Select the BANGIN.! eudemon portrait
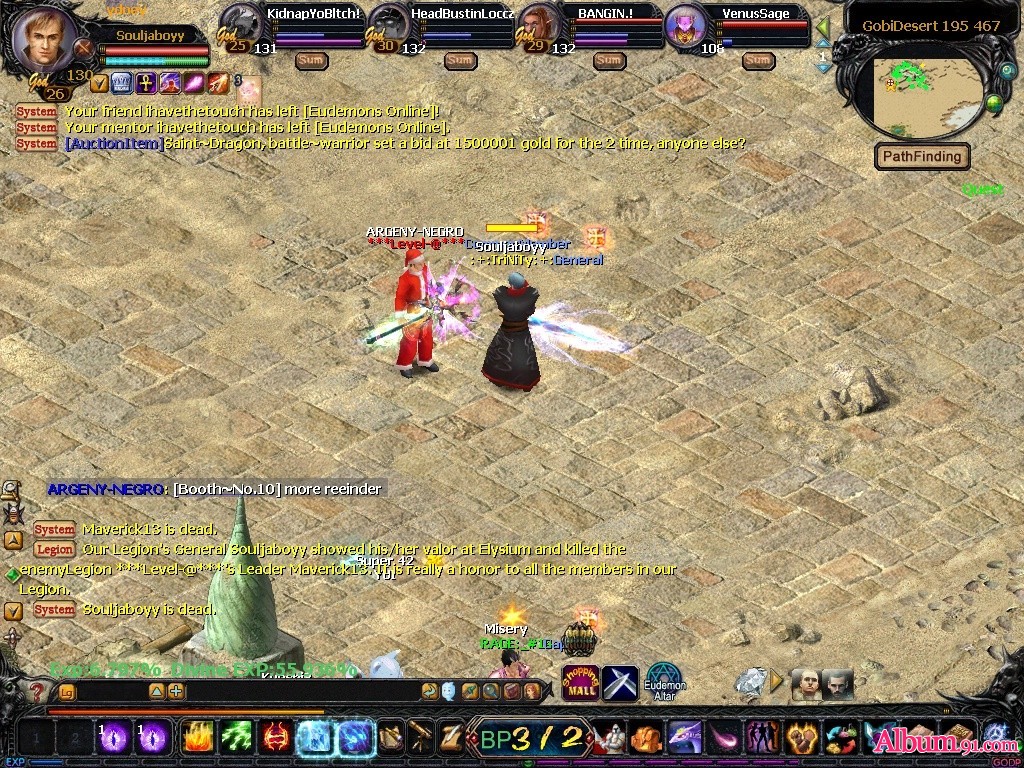The image size is (1024, 768). (538, 26)
